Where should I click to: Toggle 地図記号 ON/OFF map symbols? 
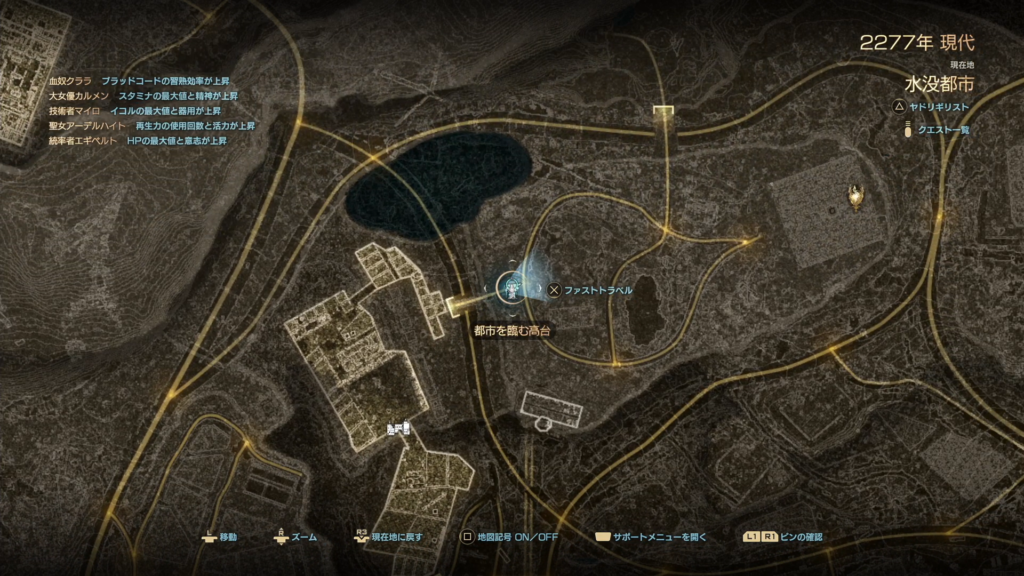pyautogui.click(x=509, y=537)
